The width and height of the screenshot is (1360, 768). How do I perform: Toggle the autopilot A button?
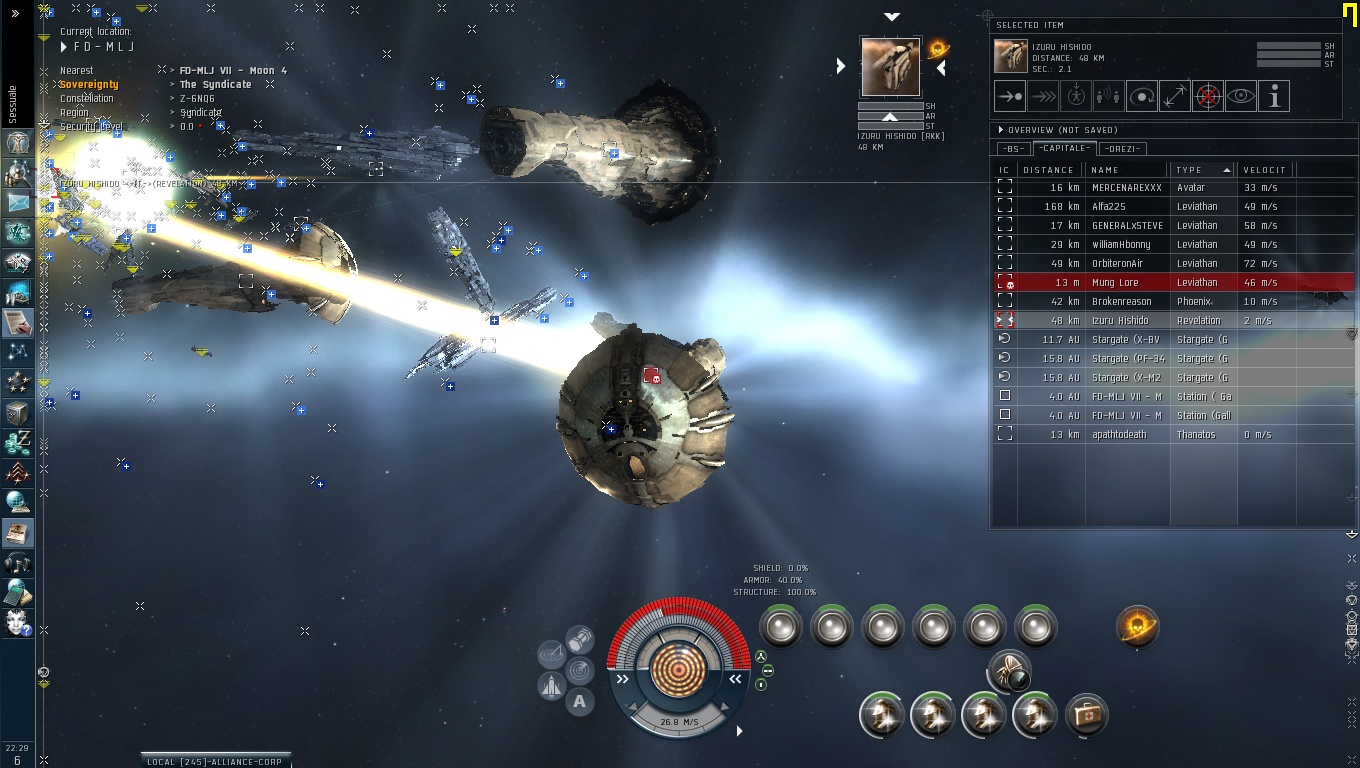[580, 702]
